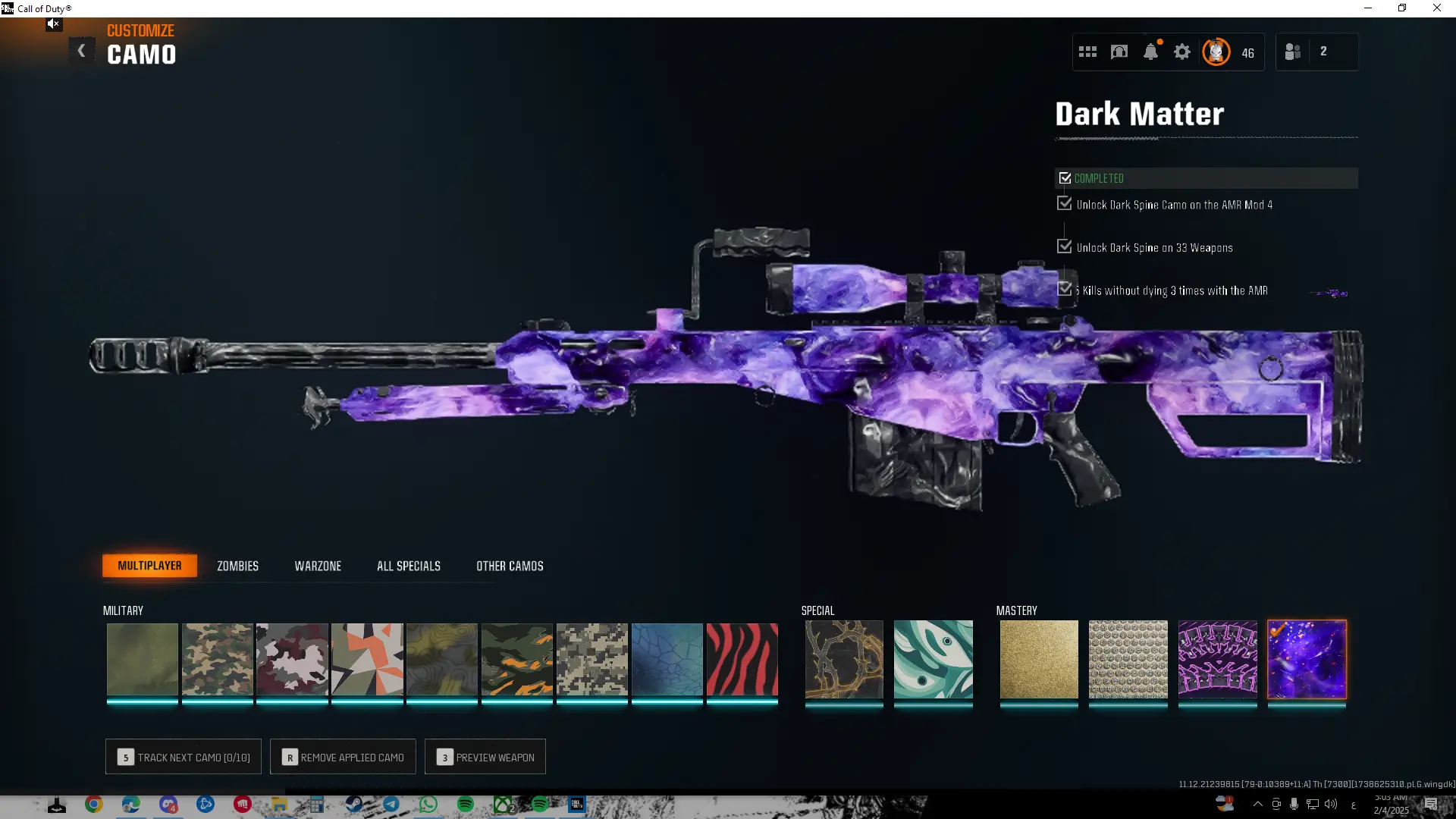1456x819 pixels.
Task: Switch to the Zombies camo tab
Action: point(237,566)
